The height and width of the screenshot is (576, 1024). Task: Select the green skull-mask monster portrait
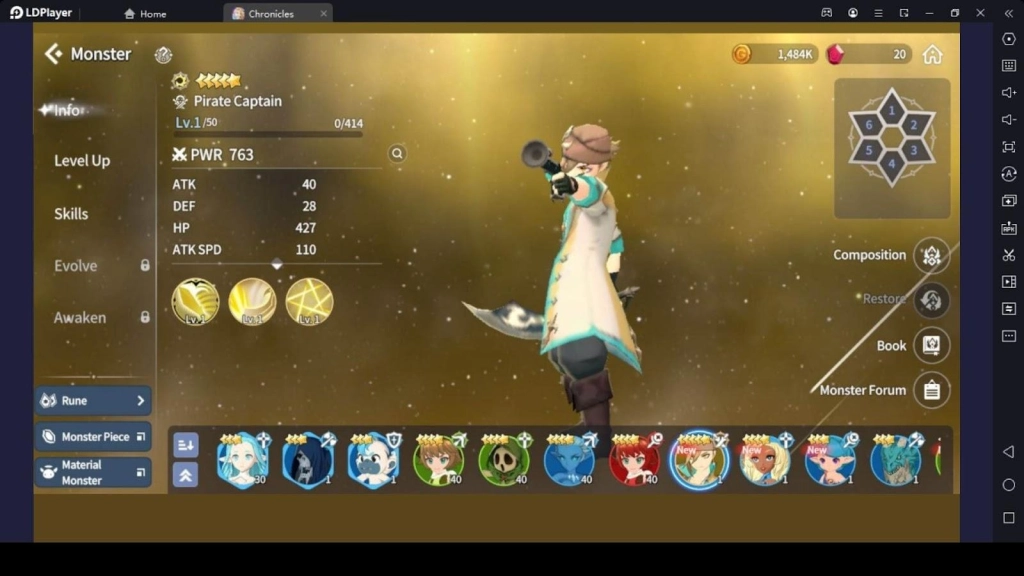coord(503,460)
